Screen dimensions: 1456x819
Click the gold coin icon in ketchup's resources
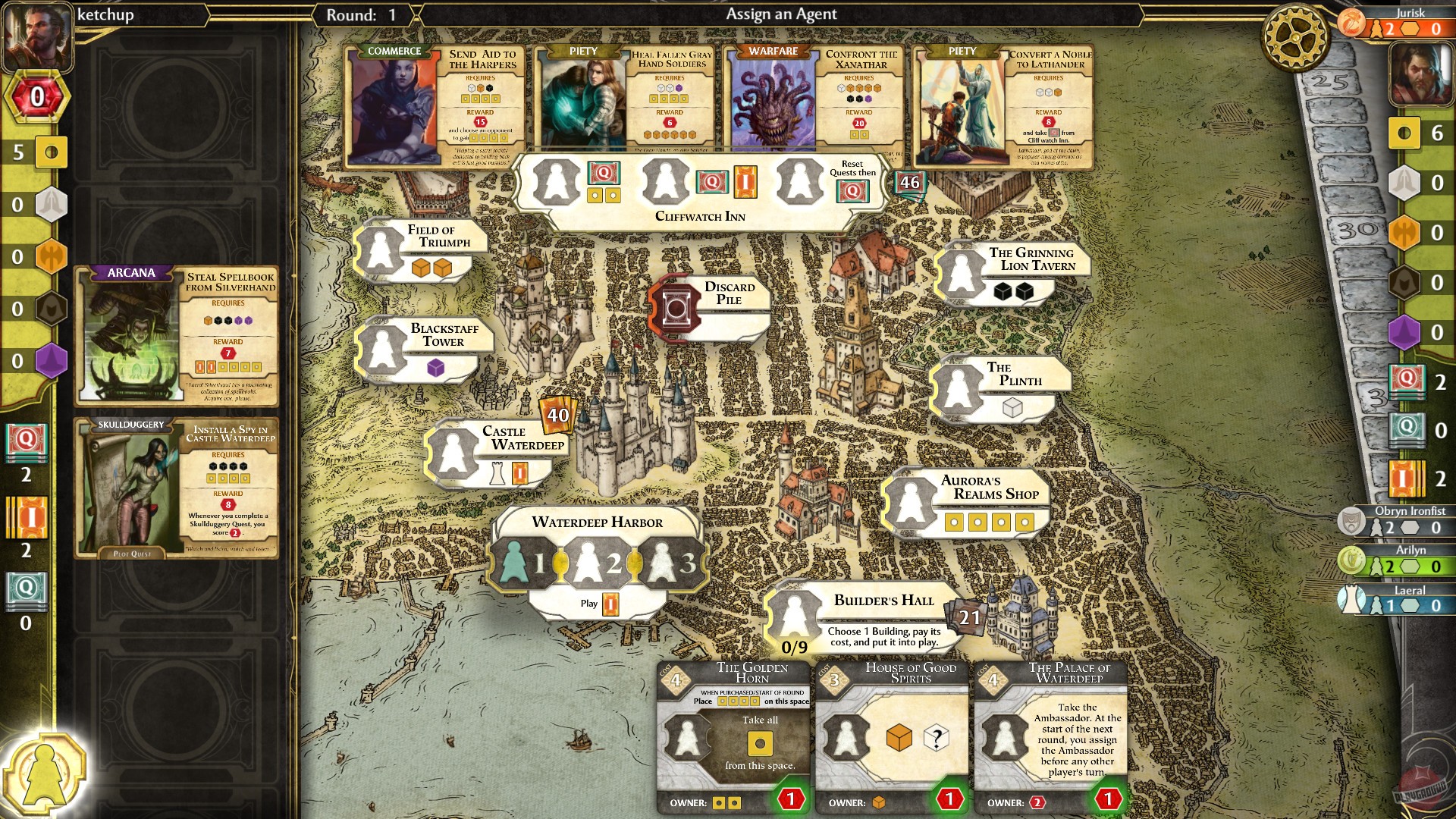pos(53,152)
